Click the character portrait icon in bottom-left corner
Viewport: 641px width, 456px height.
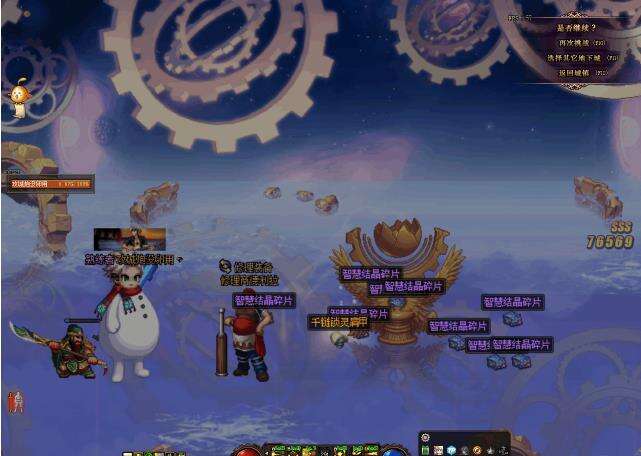click(15, 402)
